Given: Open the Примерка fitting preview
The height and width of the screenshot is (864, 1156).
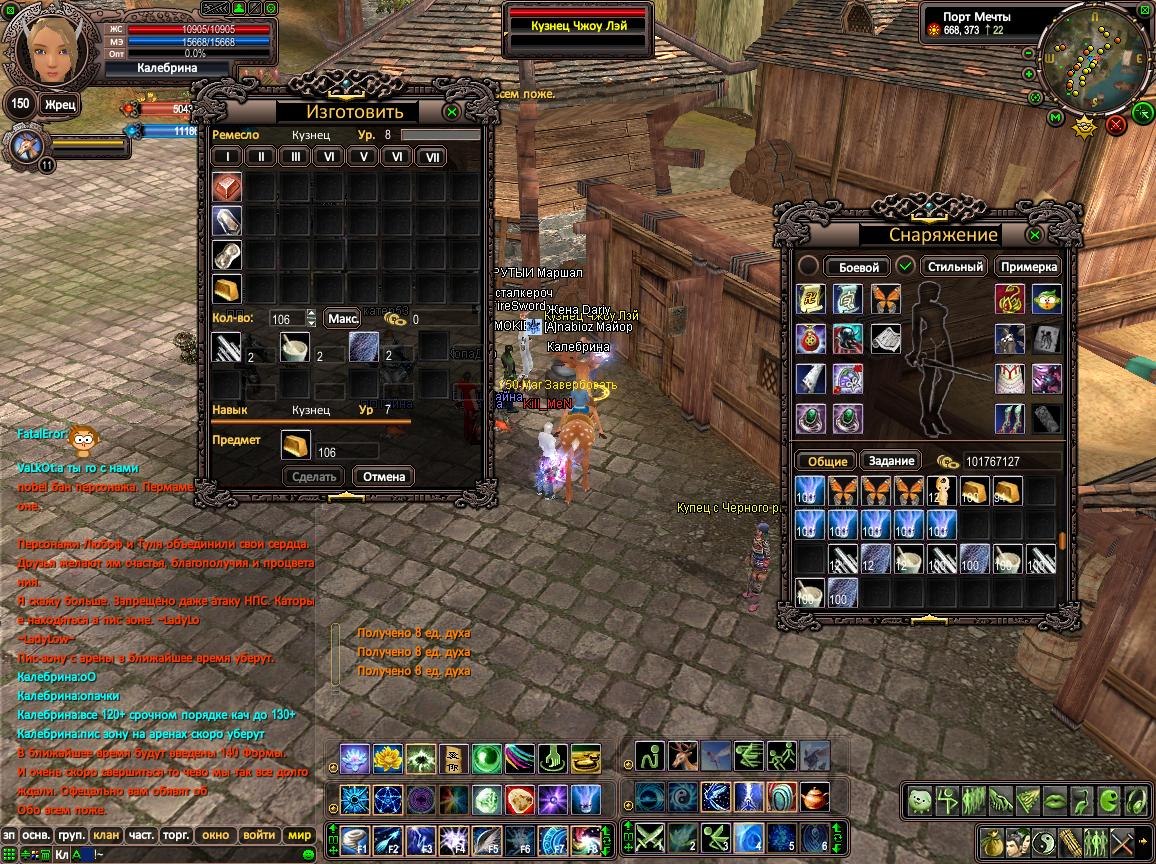Looking at the screenshot, I should point(1029,267).
